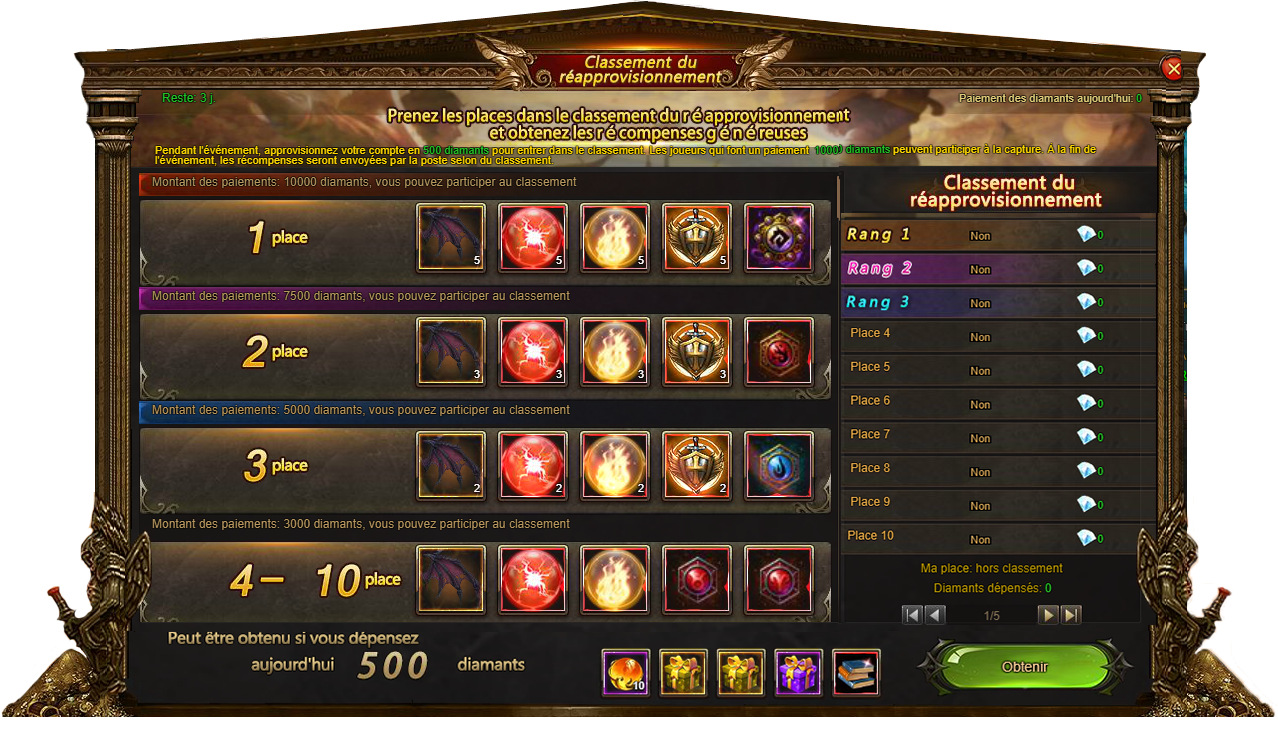Close the Classement du réapprovisionnement window
The height and width of the screenshot is (739, 1278).
[x=1173, y=68]
